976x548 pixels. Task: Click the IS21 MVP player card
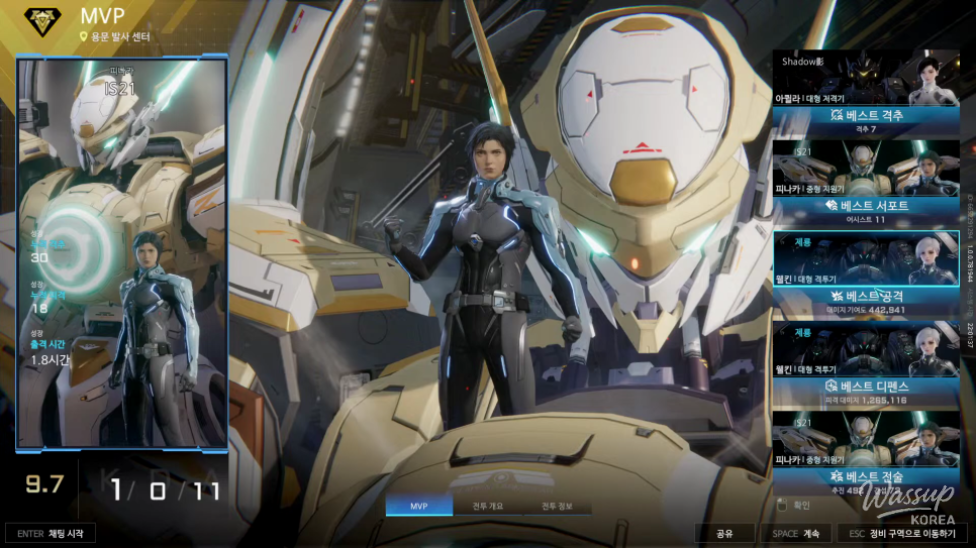tap(122, 252)
